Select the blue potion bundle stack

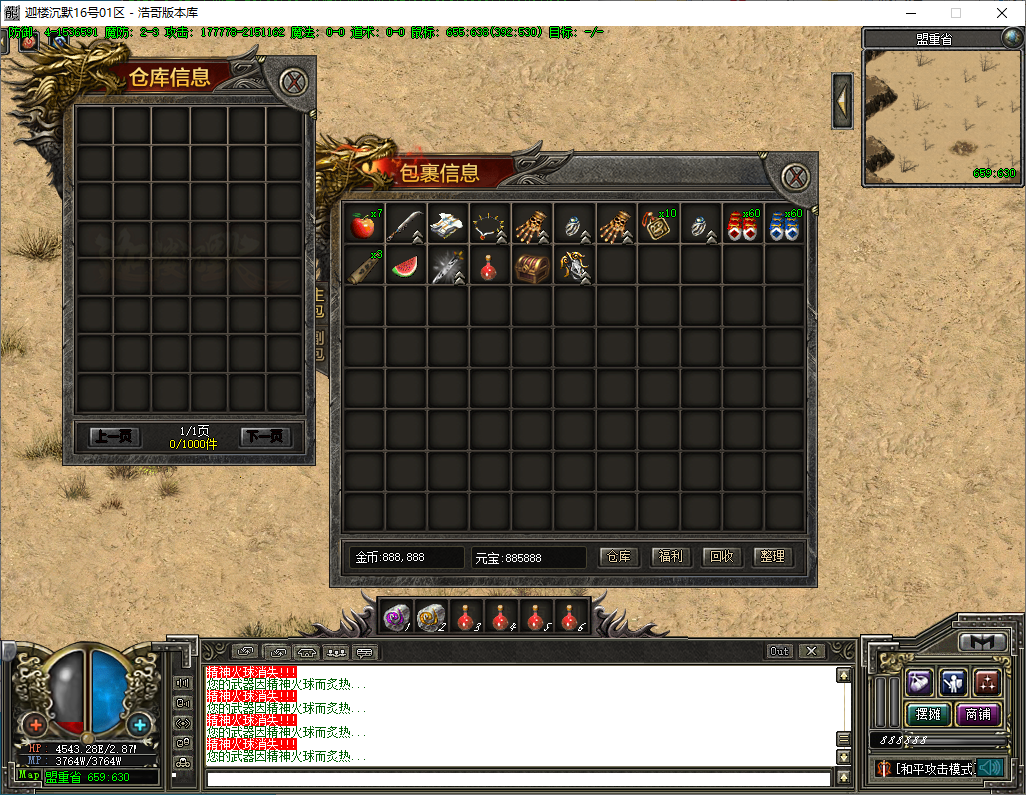[x=782, y=225]
